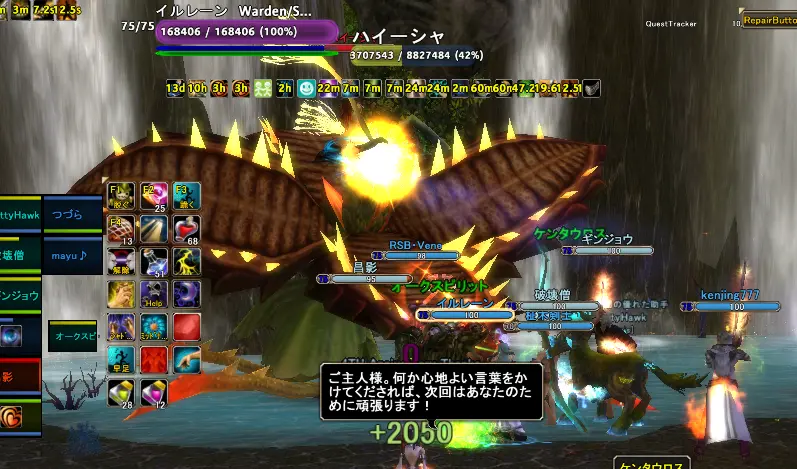Use the yellow gem item with count 28
Image resolution: width=797 pixels, height=469 pixels.
click(x=120, y=391)
